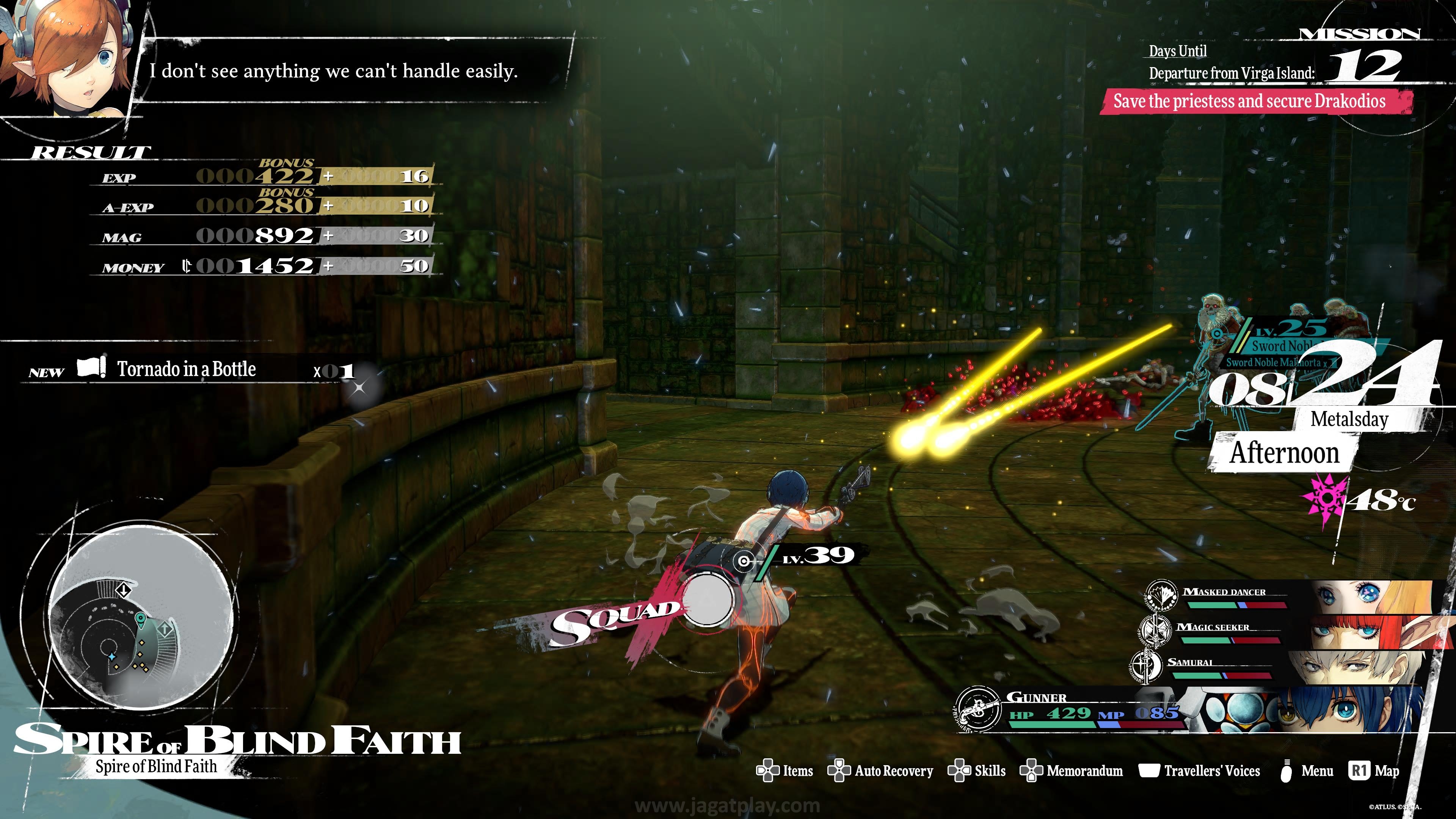Viewport: 1456px width, 819px height.
Task: Click the Archetype emblem beside Gunner
Action: click(978, 709)
